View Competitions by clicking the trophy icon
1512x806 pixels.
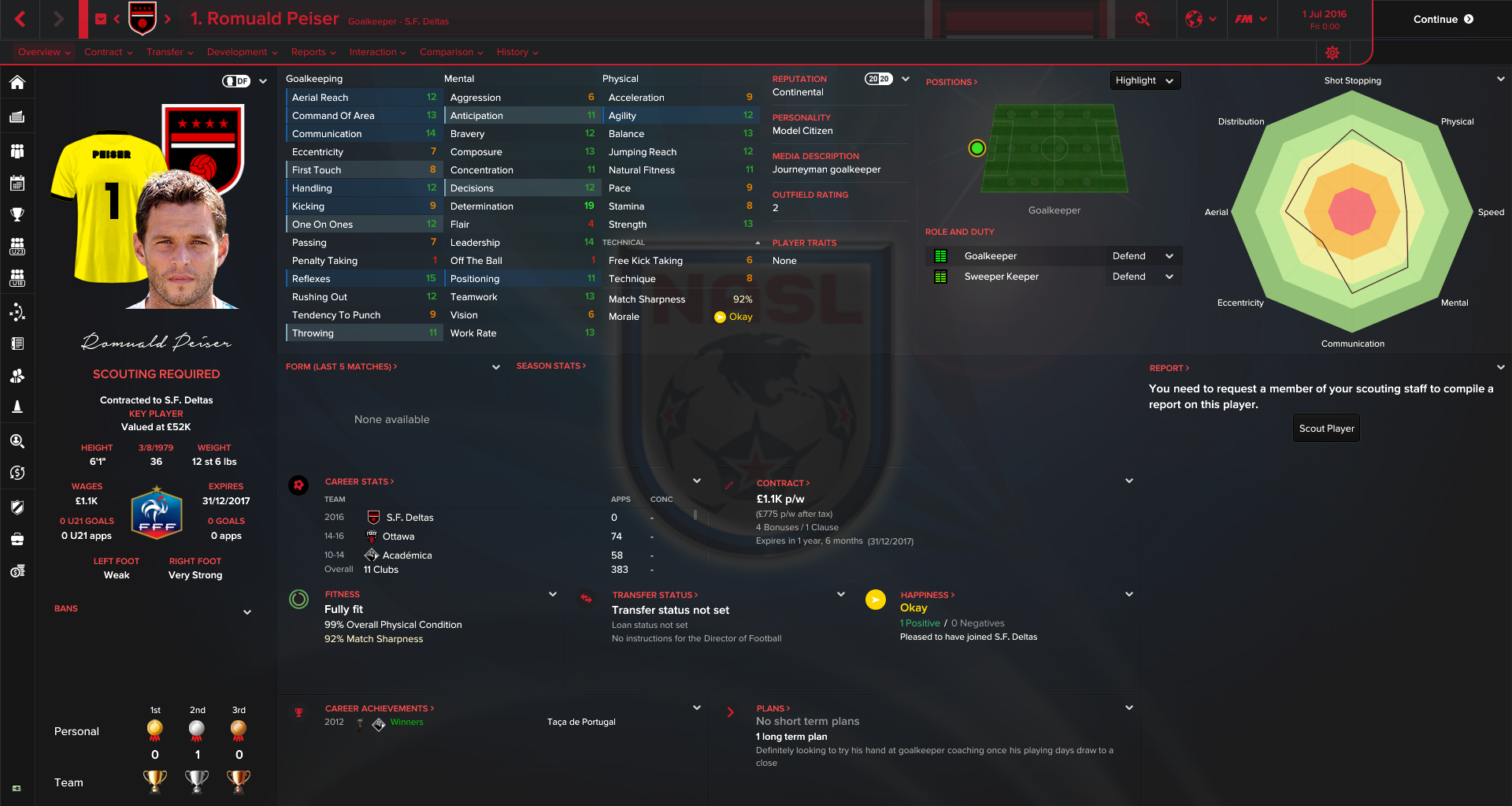[17, 214]
